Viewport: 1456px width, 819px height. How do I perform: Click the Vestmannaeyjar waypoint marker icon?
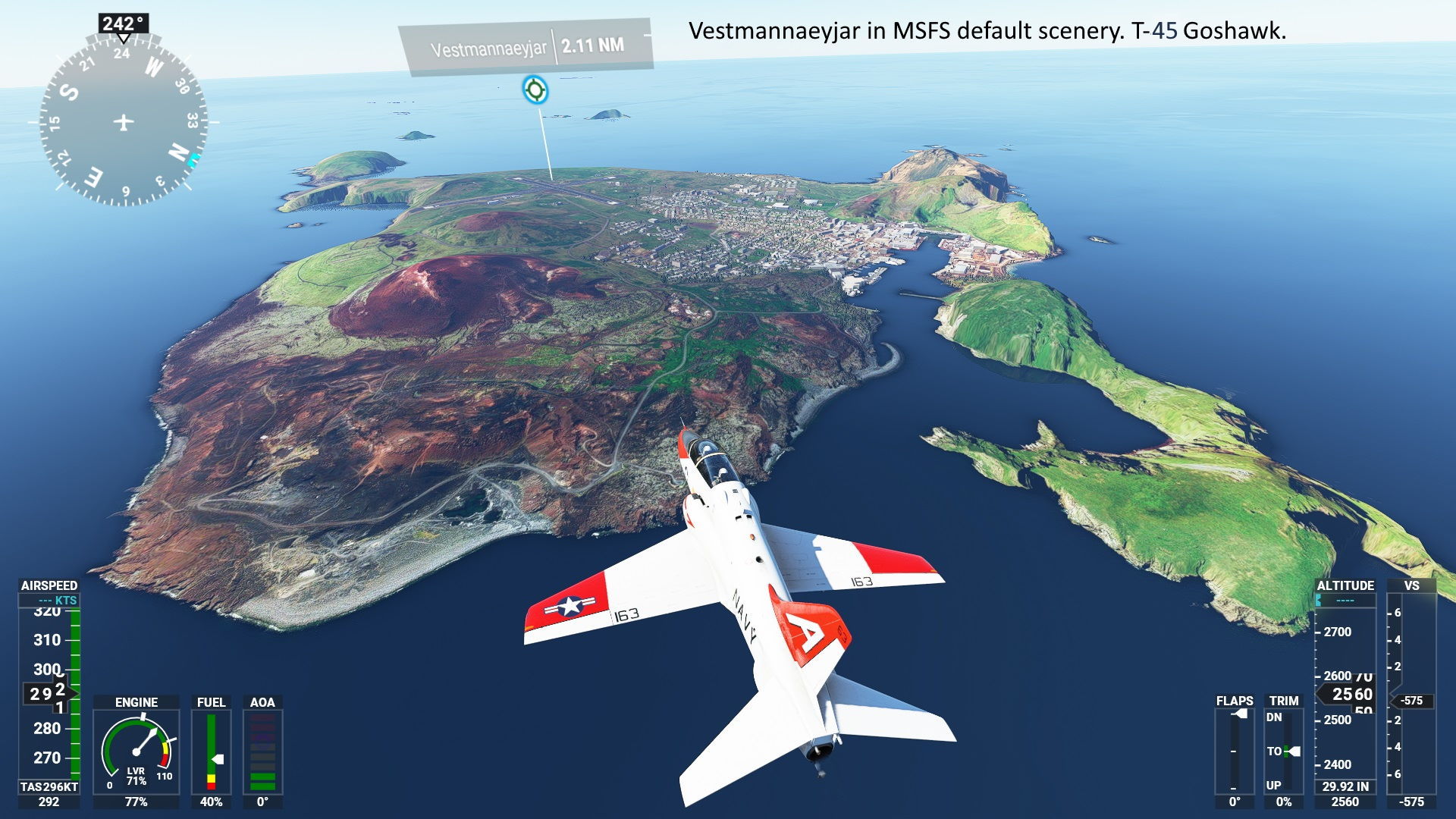click(535, 89)
